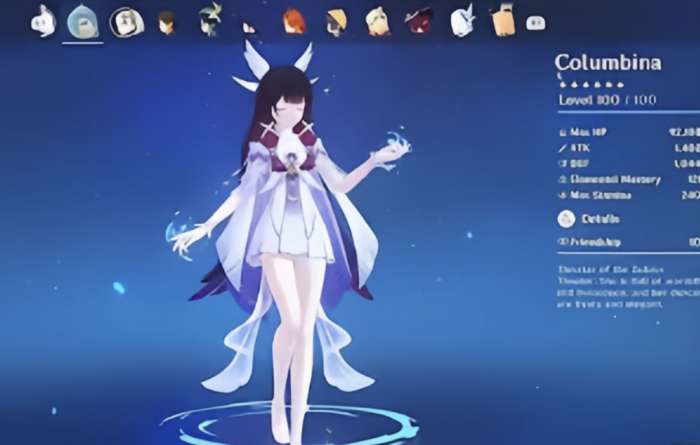Choose the orange-haired character portrait
The width and height of the screenshot is (700, 445).
click(x=291, y=19)
